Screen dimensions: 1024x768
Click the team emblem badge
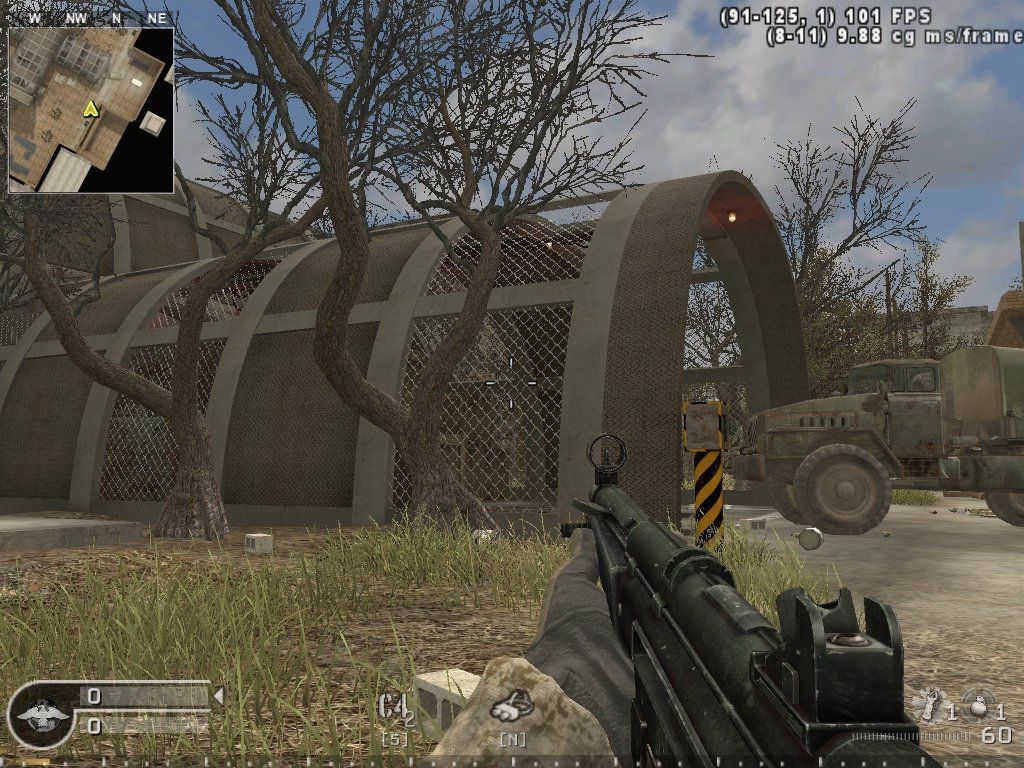click(40, 714)
